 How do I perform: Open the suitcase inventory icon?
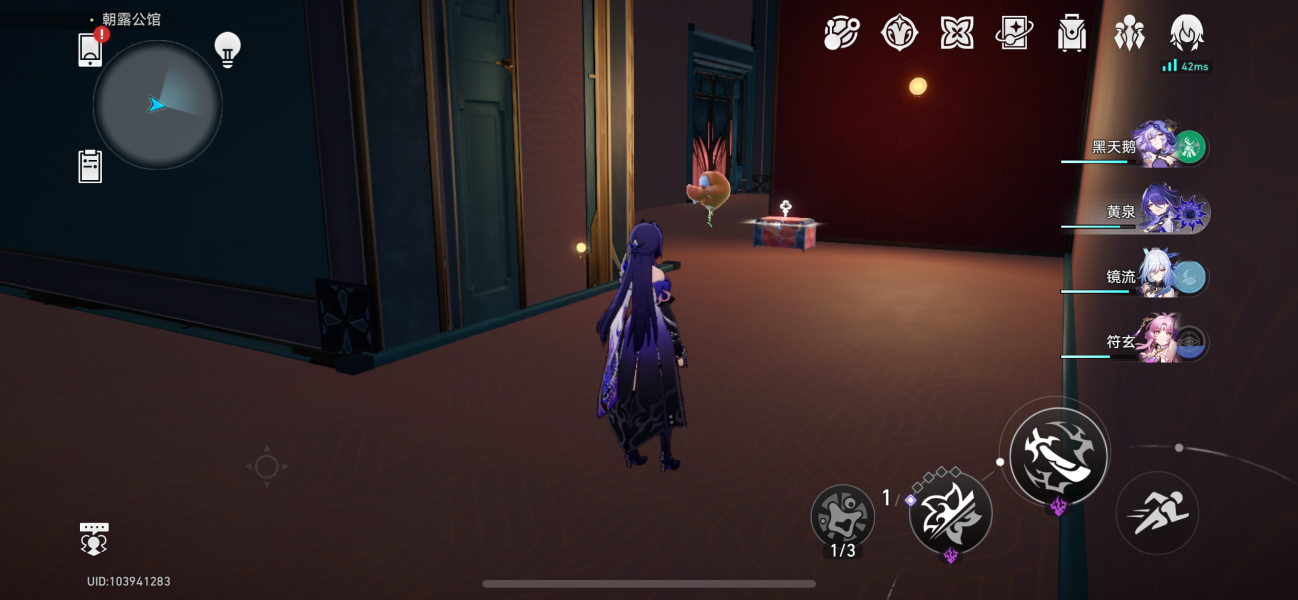[1072, 33]
